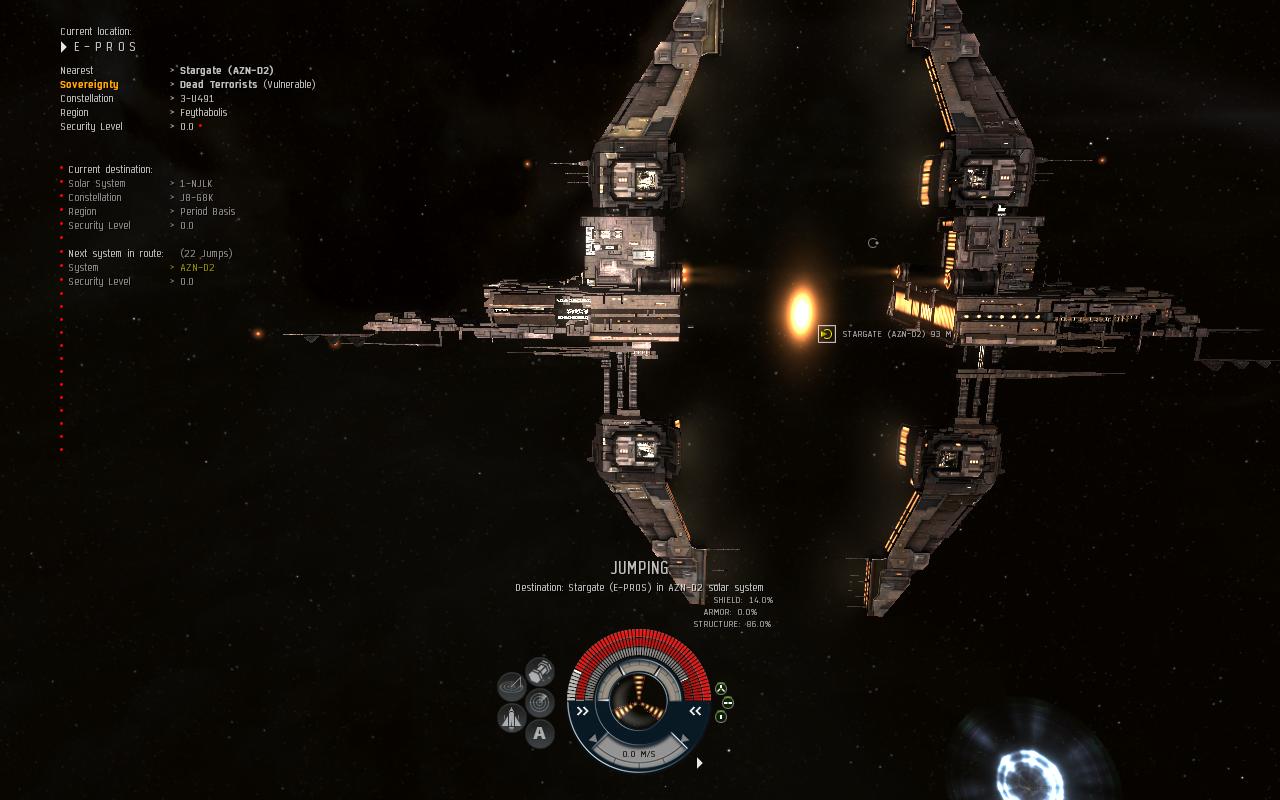The width and height of the screenshot is (1280, 800).
Task: Open the cargo hold icon
Action: pos(540,670)
